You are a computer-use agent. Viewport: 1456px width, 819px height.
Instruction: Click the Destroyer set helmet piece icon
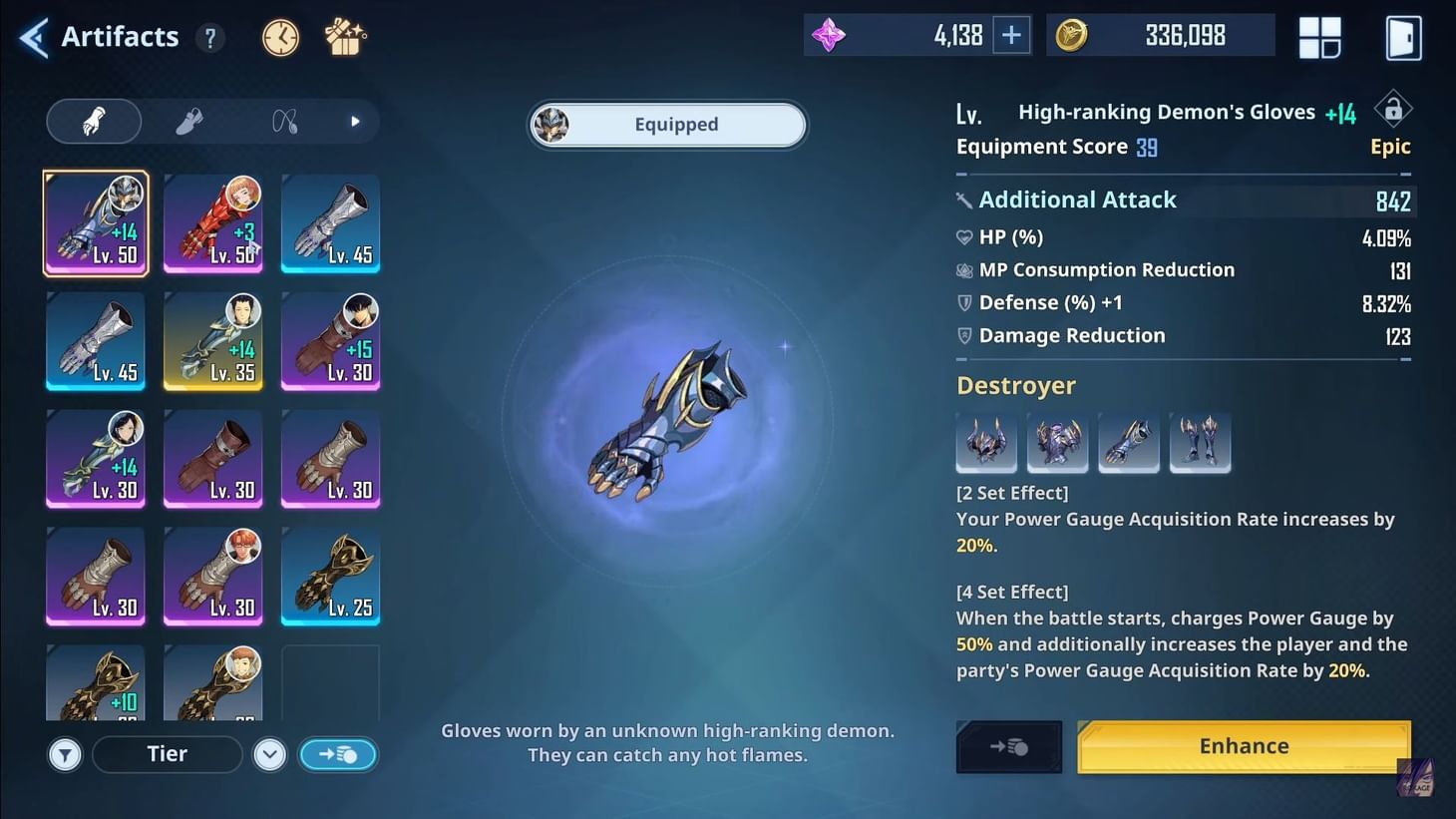(986, 442)
